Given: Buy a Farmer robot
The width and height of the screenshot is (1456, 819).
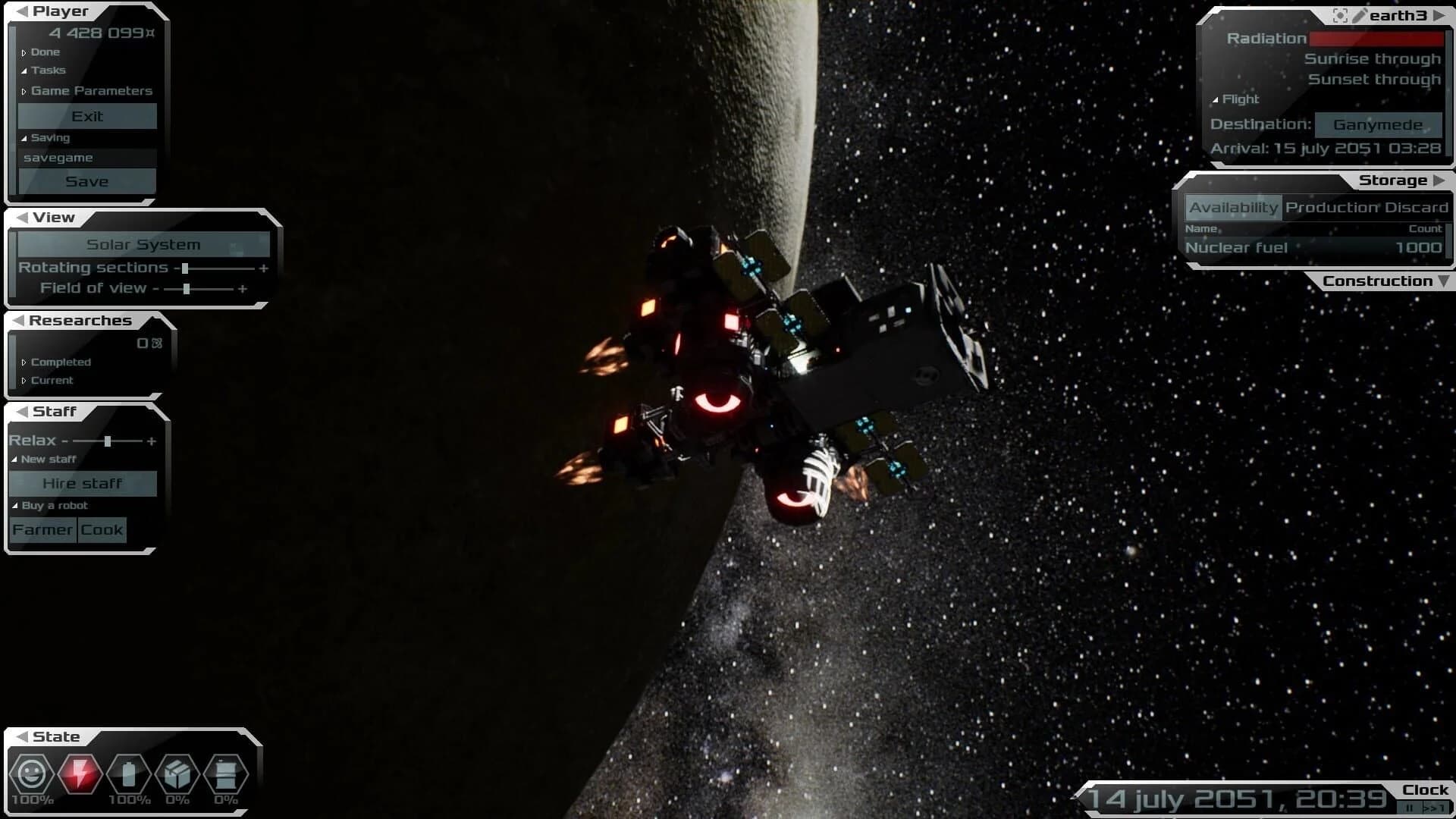Looking at the screenshot, I should coord(42,529).
